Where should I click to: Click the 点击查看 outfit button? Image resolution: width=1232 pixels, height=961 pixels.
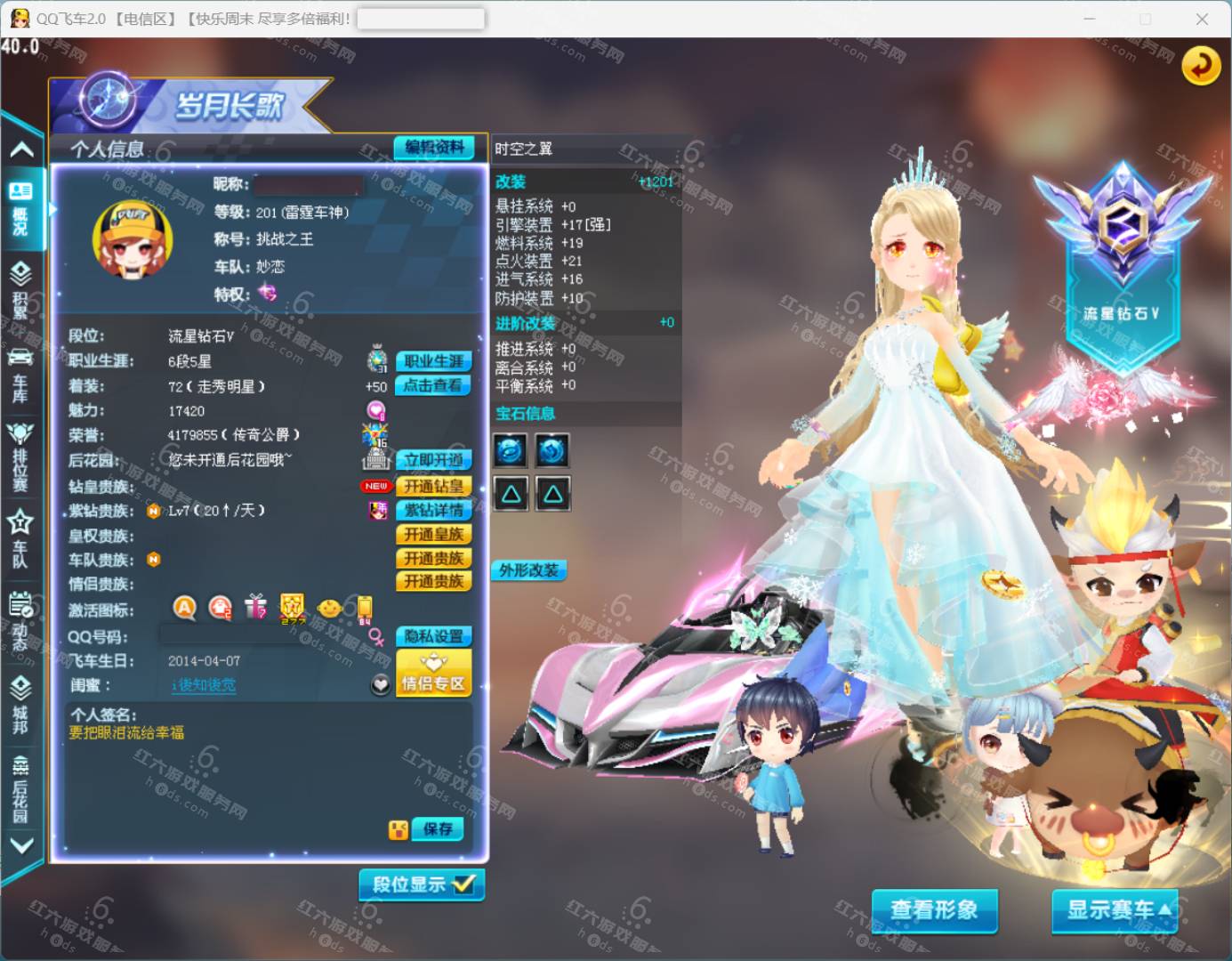(433, 385)
